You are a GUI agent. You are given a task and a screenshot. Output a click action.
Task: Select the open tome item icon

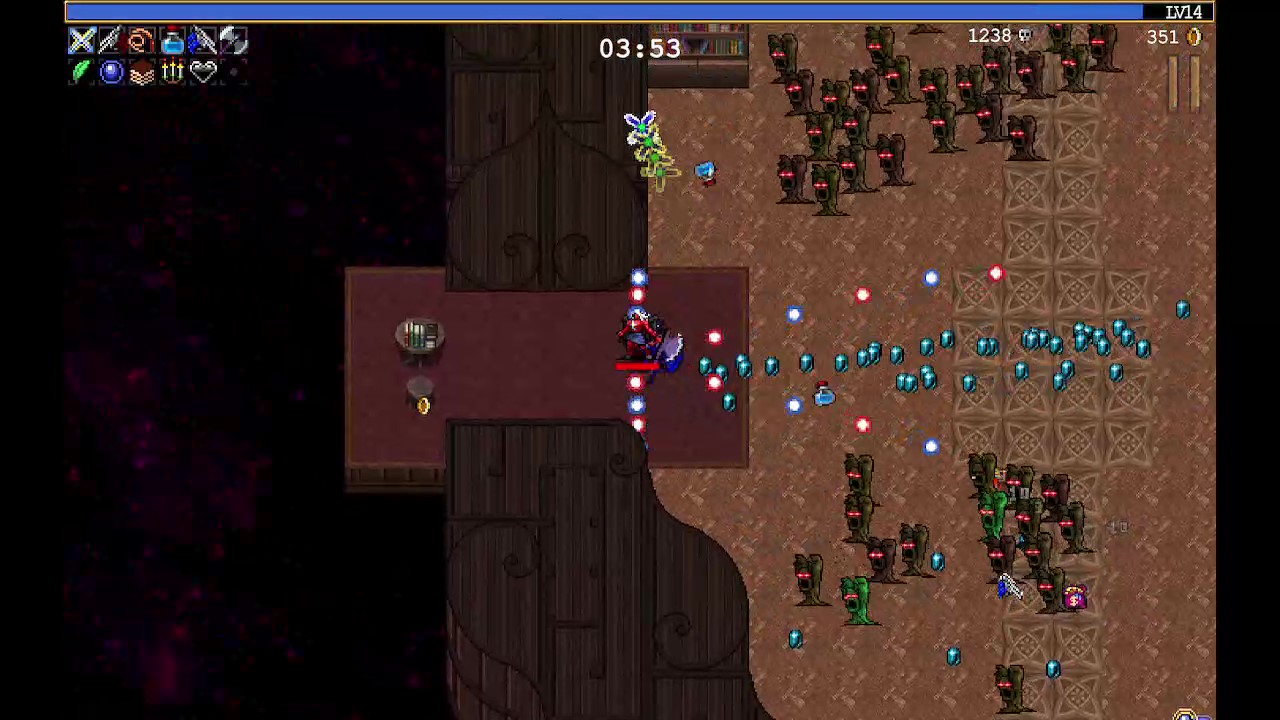pos(141,72)
